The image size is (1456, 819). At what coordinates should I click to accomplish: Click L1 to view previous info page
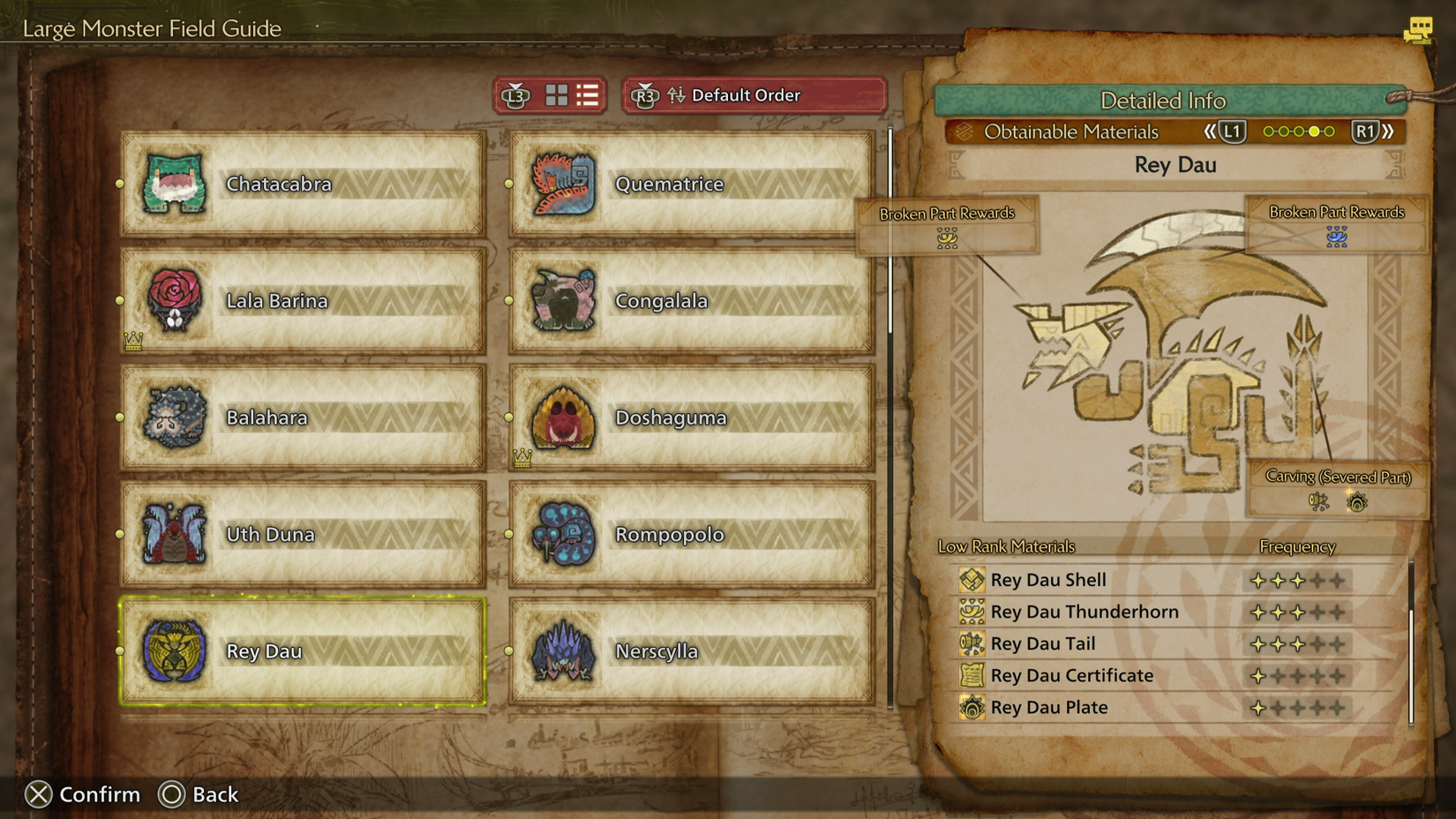pos(1232,131)
